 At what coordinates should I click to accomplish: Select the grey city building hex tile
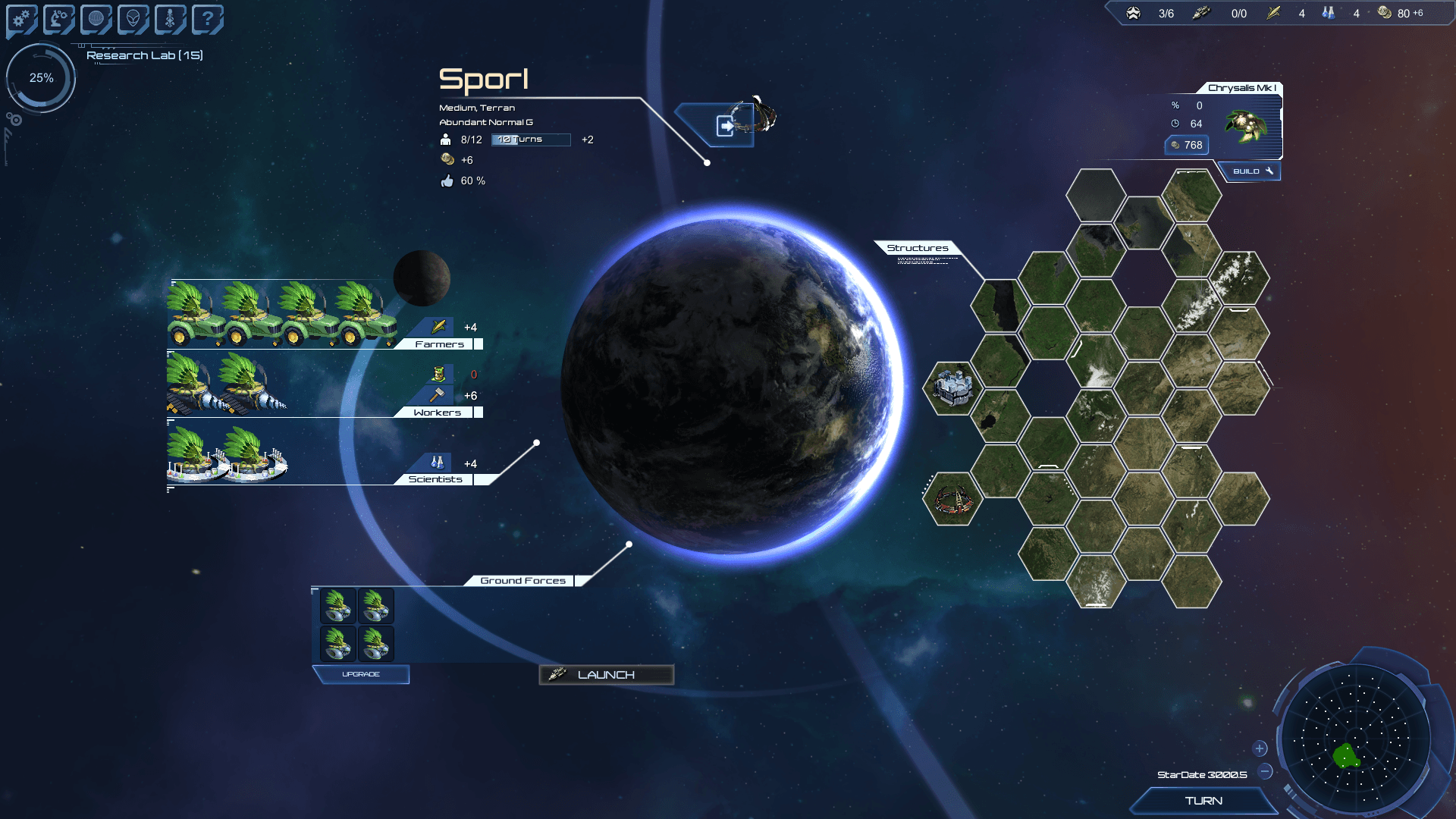952,388
